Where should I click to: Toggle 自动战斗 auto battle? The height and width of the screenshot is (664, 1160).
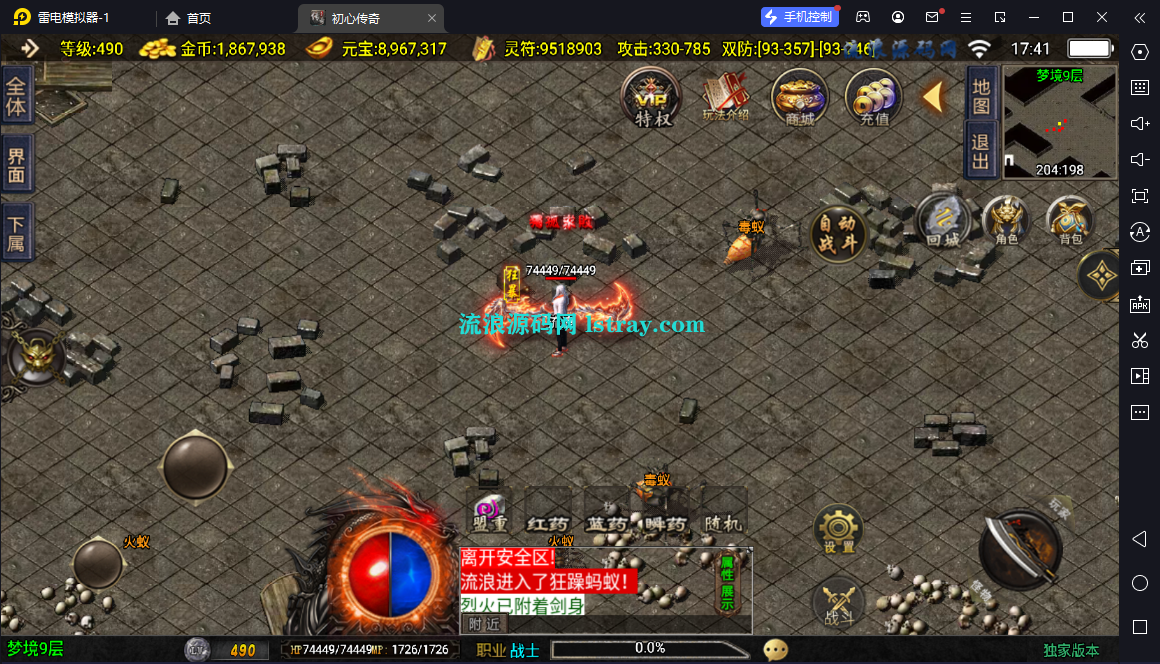point(837,233)
